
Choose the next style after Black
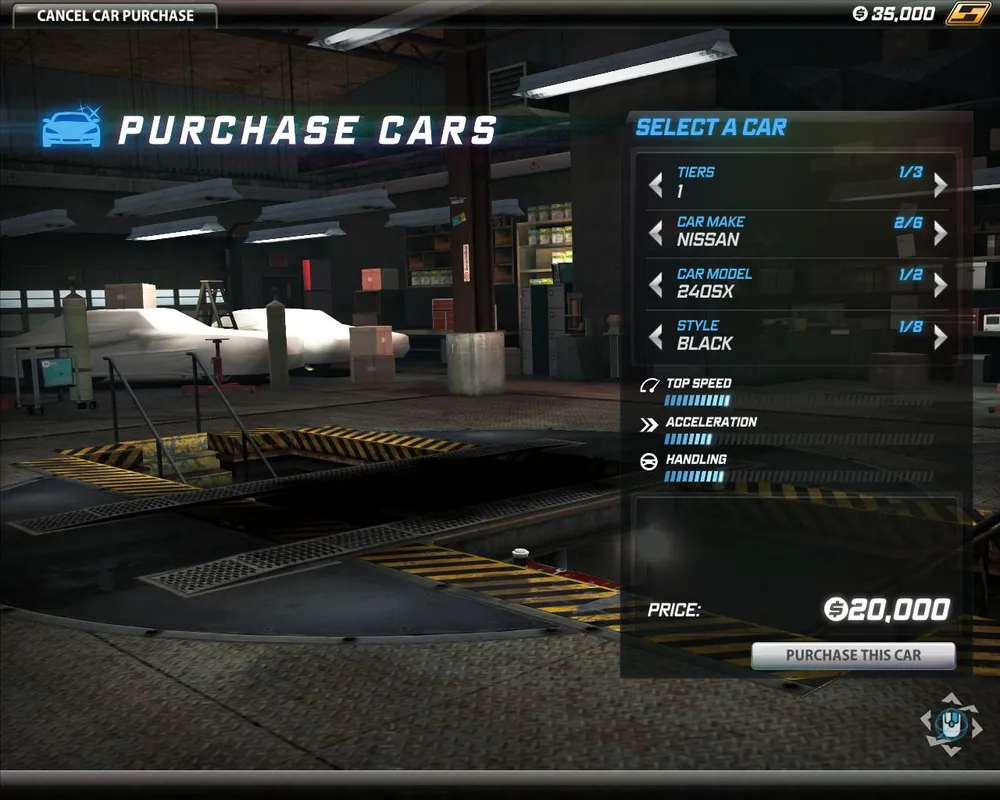940,337
